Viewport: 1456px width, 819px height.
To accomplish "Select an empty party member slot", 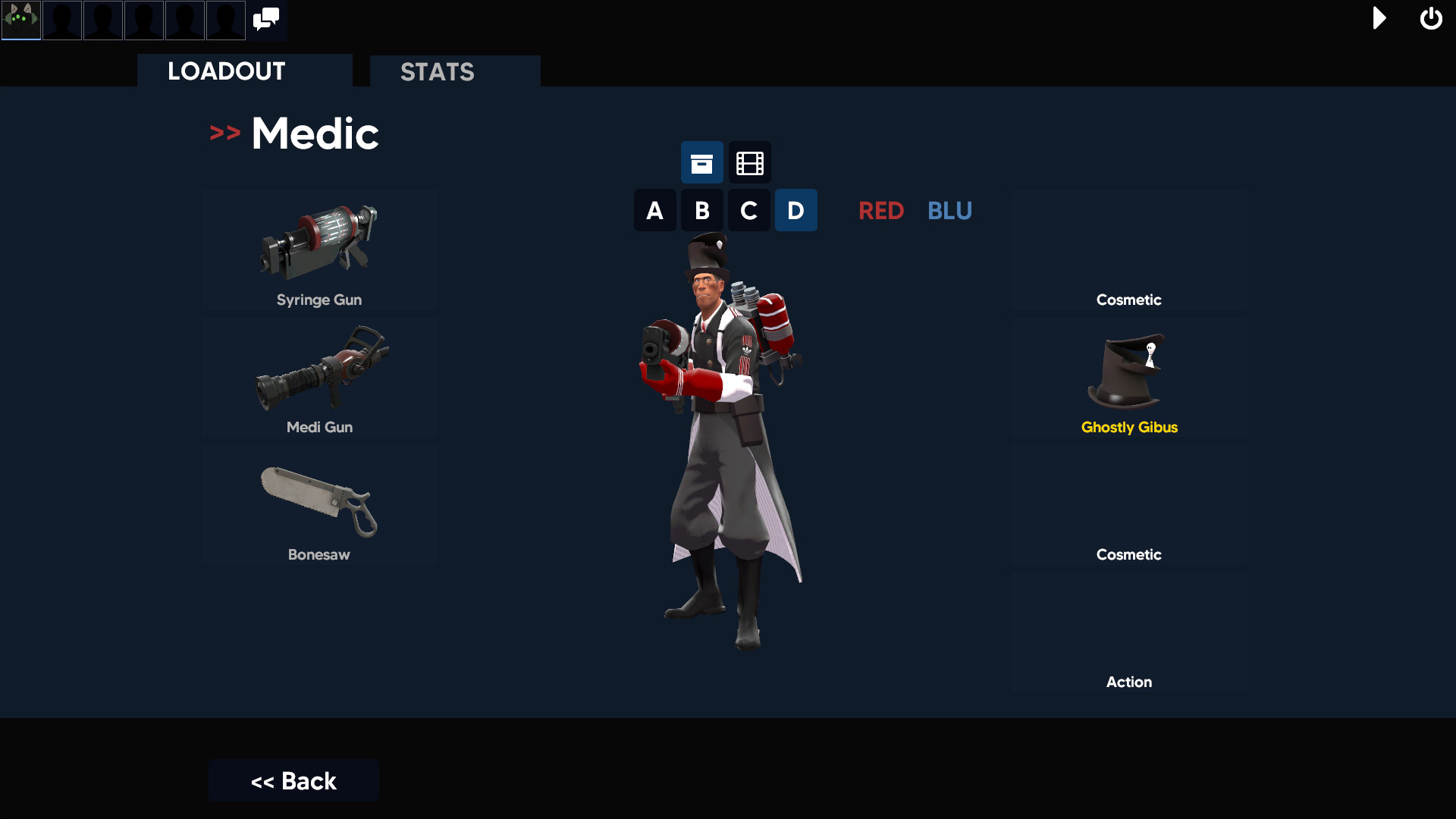I will (61, 20).
